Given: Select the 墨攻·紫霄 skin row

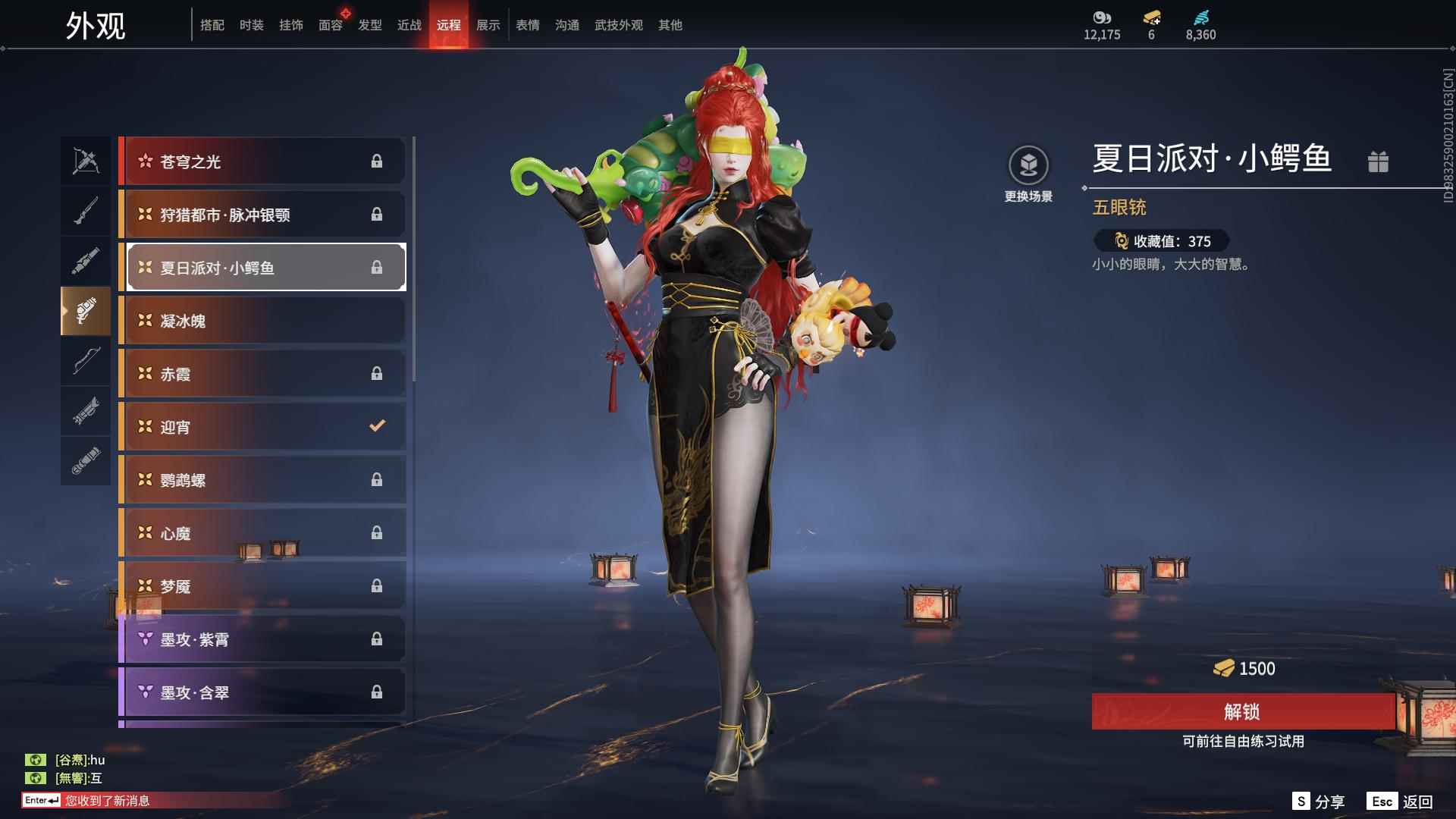Looking at the screenshot, I should tap(262, 639).
